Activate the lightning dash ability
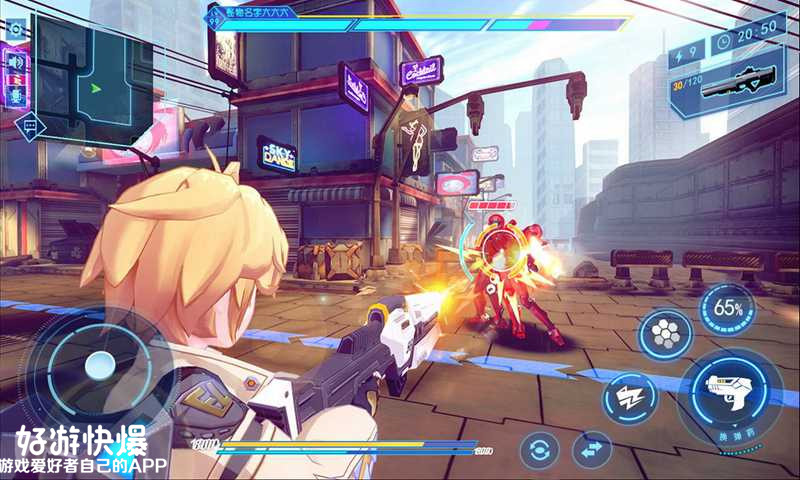Screen dimensions: 800x480 coord(631,397)
